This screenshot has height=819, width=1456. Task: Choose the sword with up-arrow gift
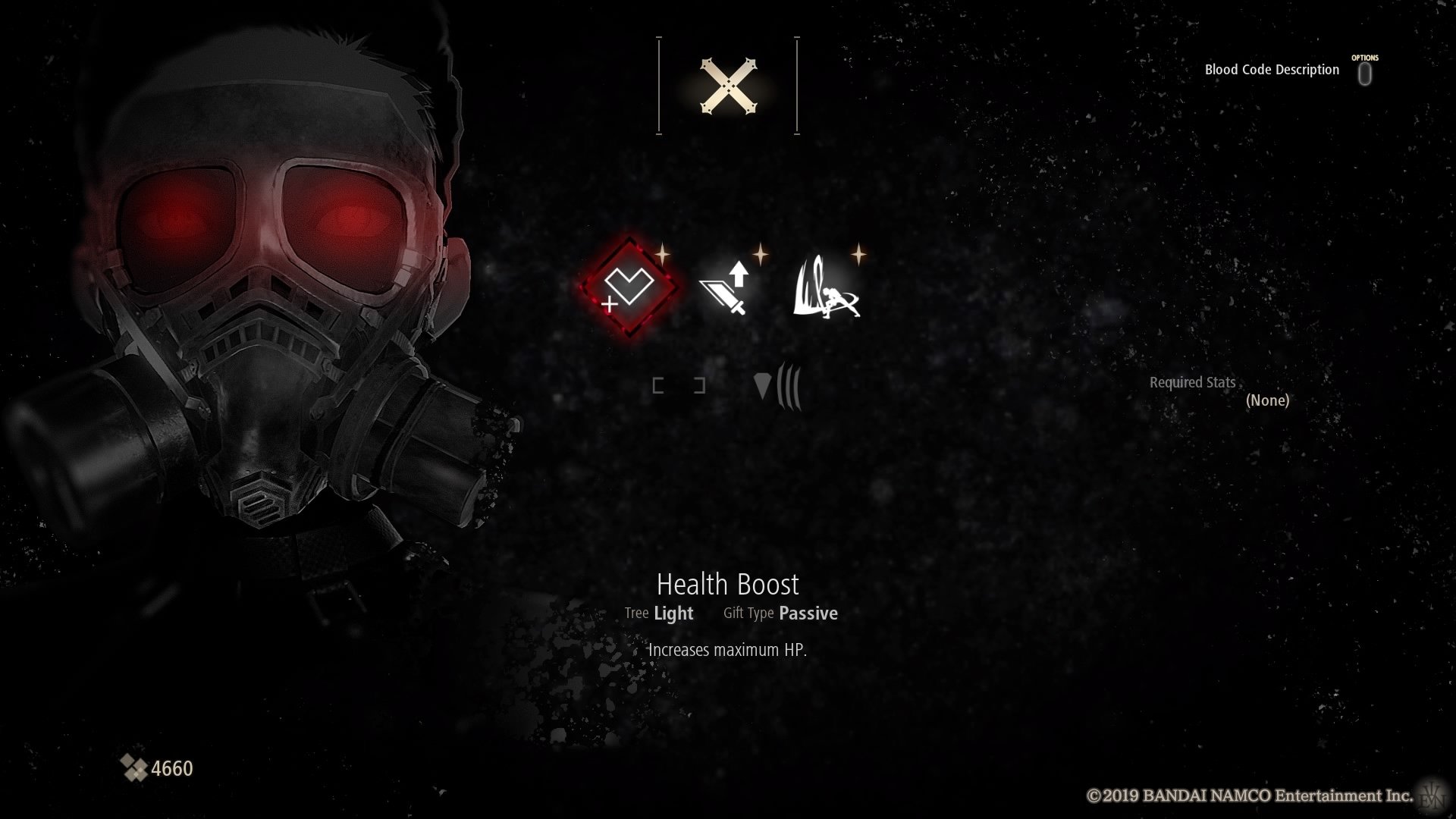pos(726,289)
